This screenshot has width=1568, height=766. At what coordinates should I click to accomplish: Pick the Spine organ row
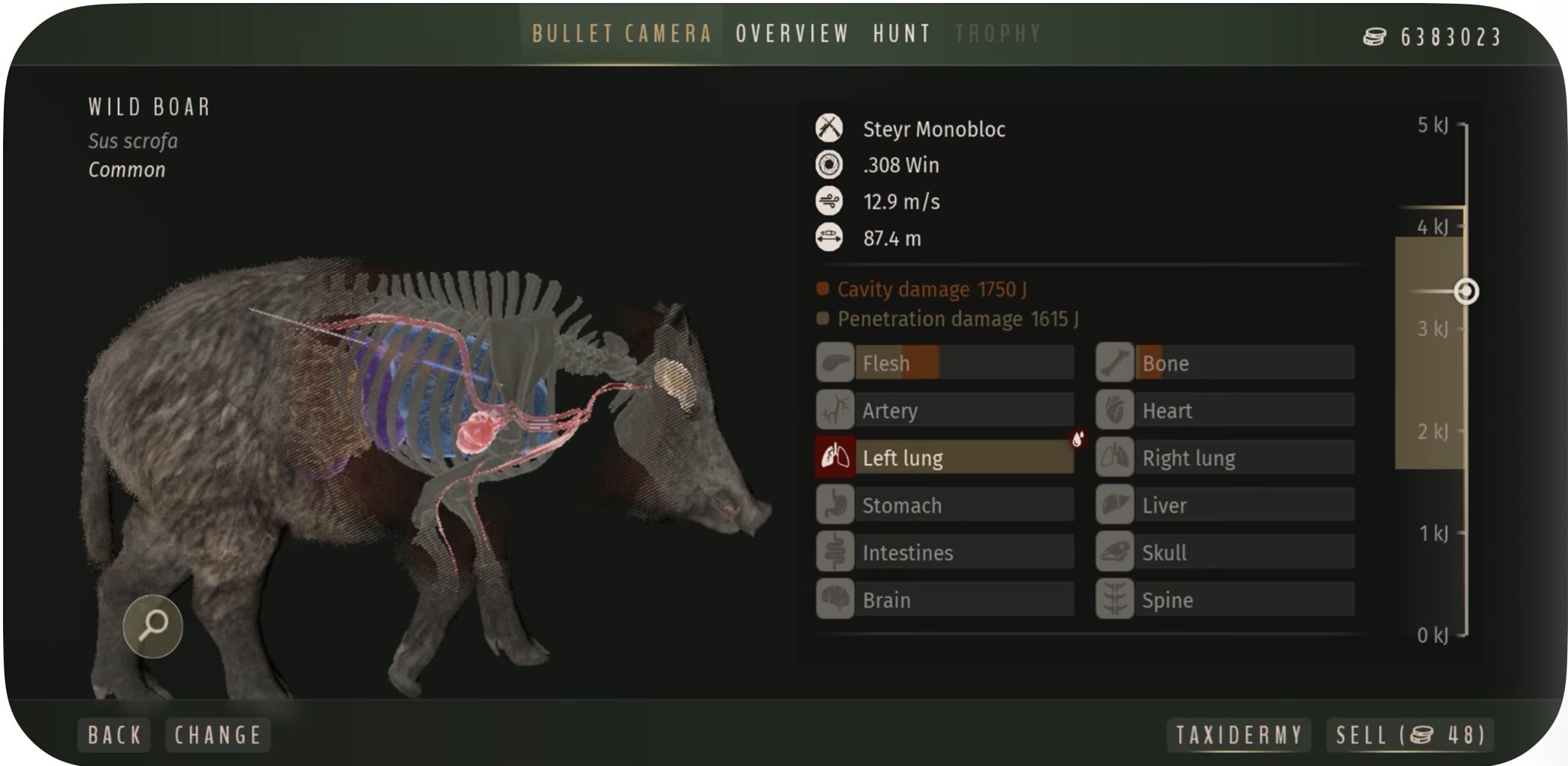1226,599
